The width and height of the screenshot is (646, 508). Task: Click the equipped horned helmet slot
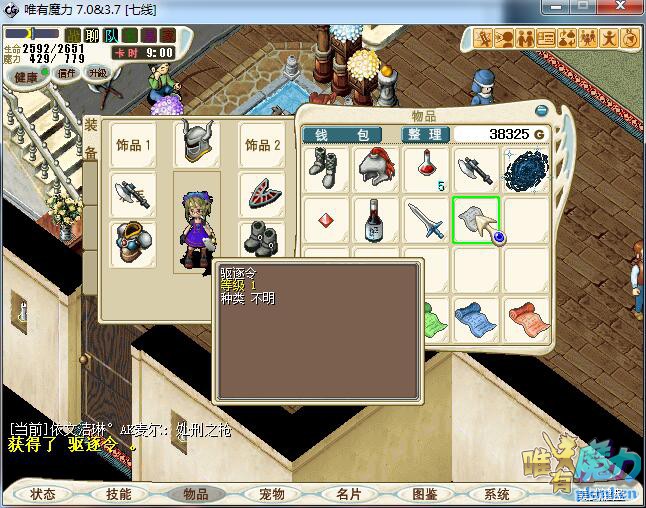point(197,144)
